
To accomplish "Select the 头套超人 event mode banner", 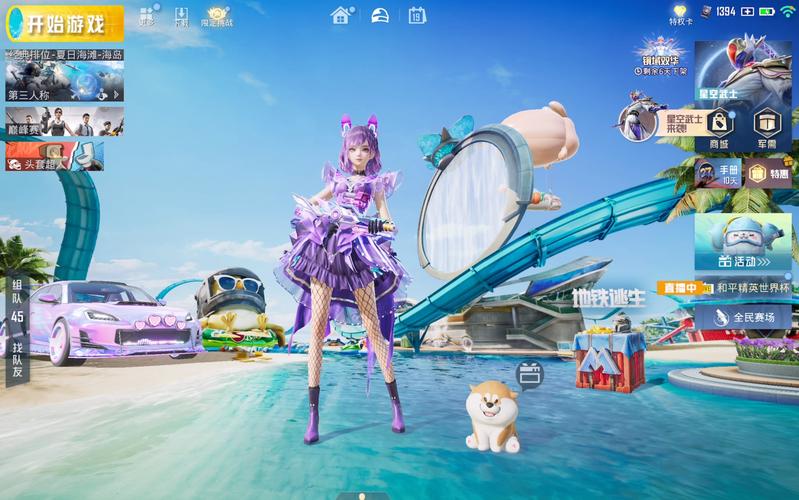I will coord(54,156).
